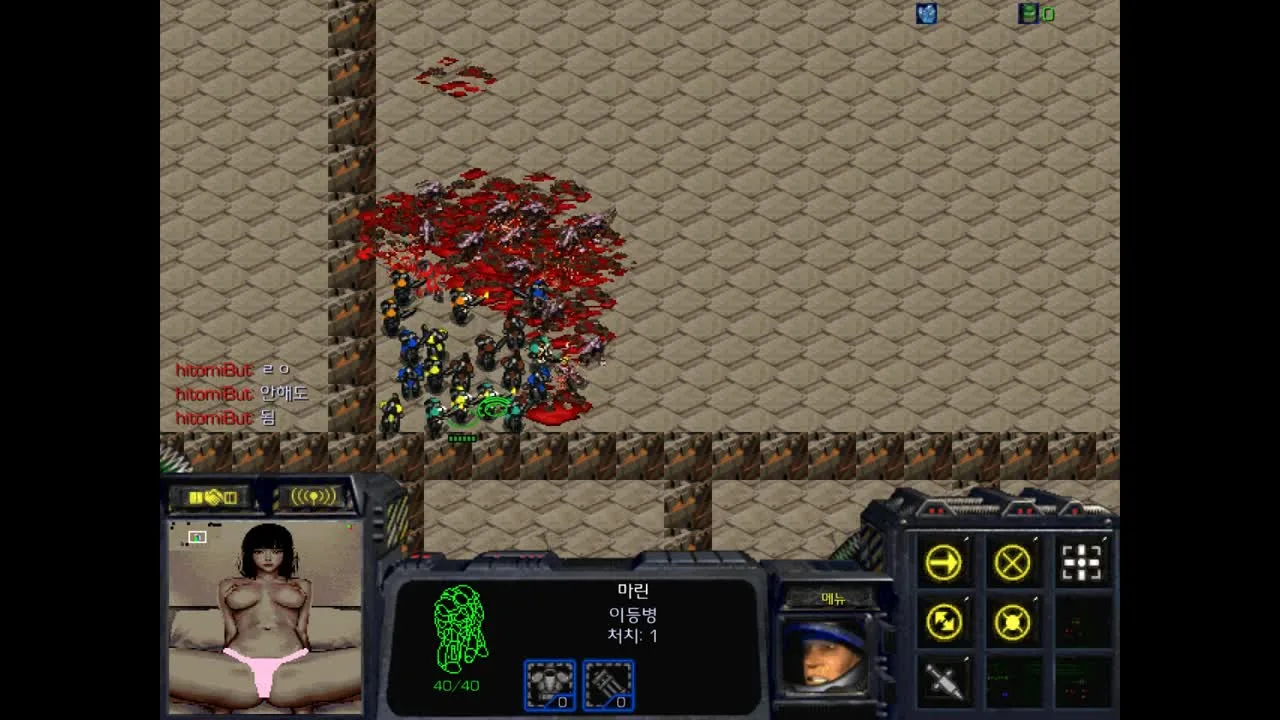Select the Hold Position command icon
This screenshot has height=720, width=1280.
1012,621
